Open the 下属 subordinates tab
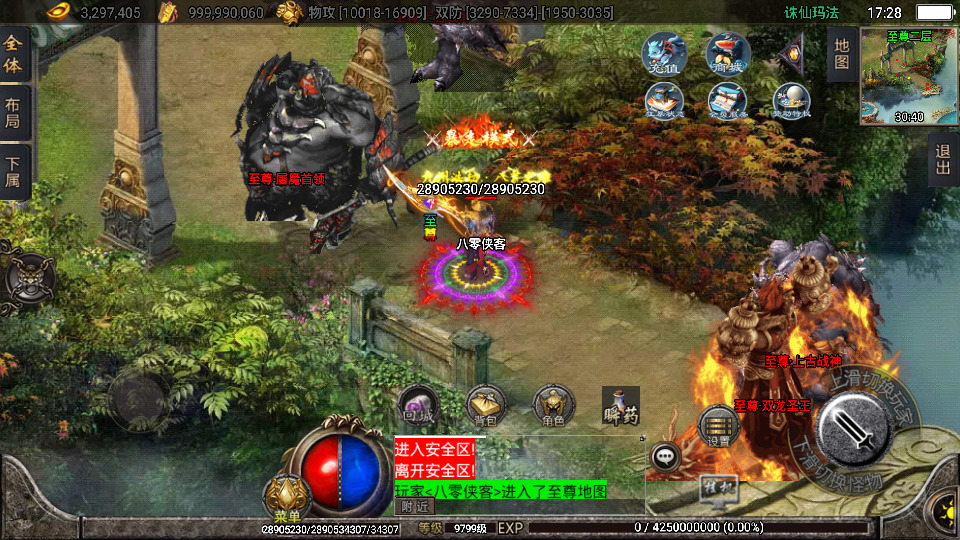The height and width of the screenshot is (540, 960). 14,170
